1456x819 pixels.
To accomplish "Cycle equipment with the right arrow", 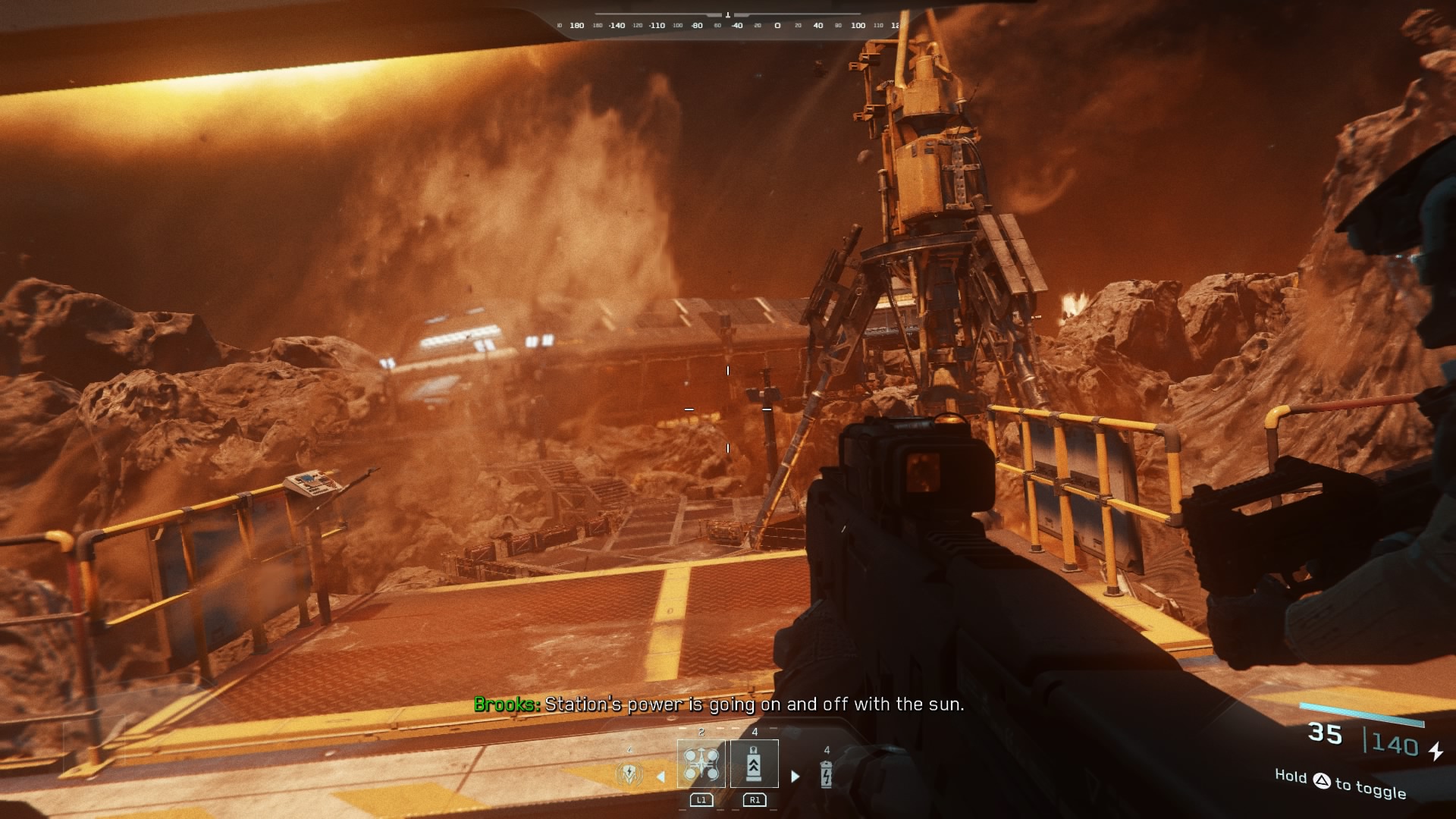I will [795, 776].
